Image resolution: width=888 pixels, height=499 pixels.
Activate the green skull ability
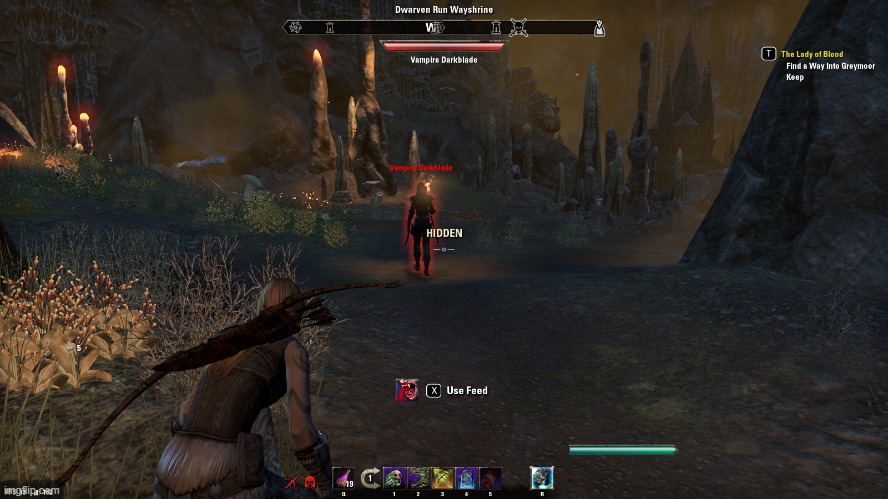[394, 478]
